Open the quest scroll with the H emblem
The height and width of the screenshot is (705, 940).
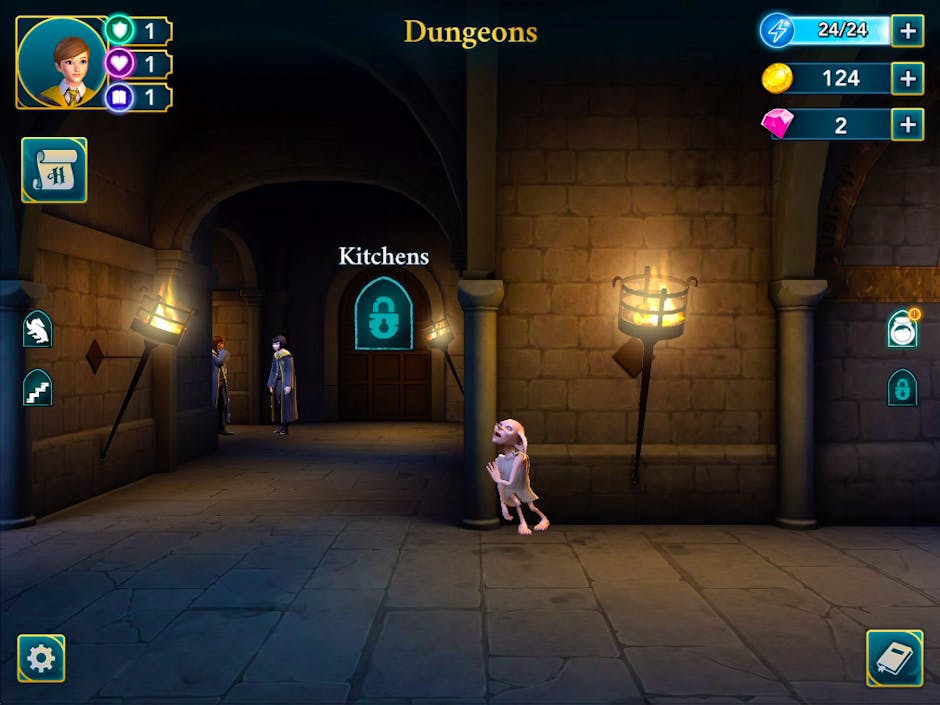click(54, 170)
